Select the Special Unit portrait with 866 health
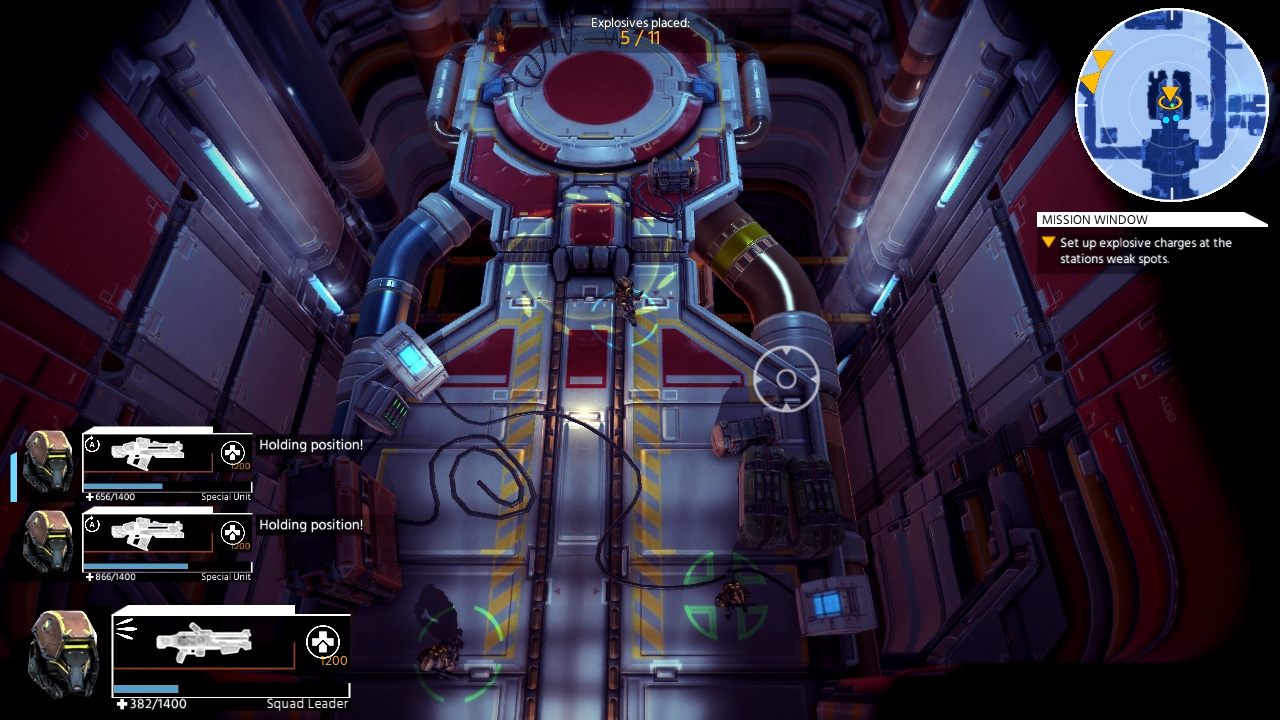 click(x=48, y=541)
